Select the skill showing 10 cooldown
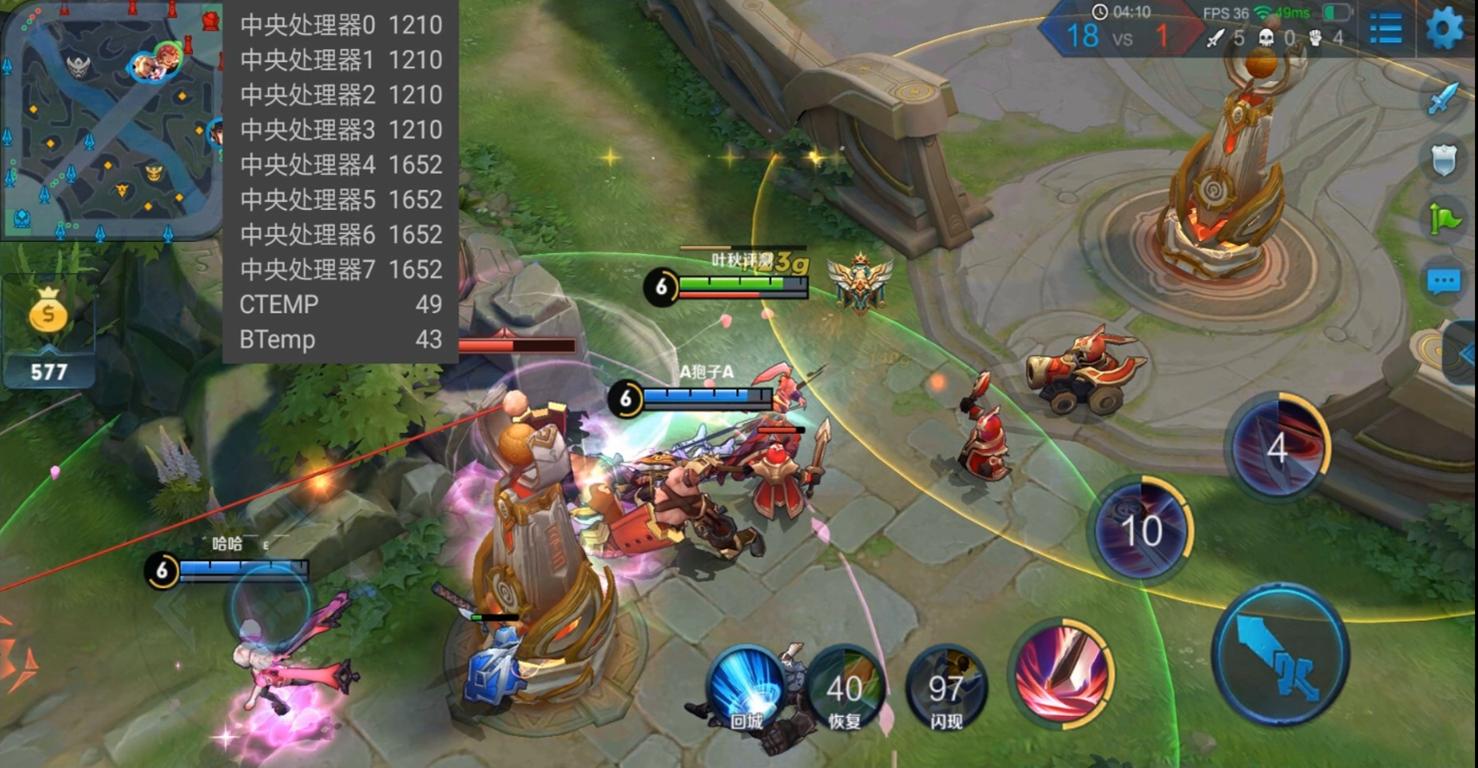The height and width of the screenshot is (768, 1478). click(1141, 530)
